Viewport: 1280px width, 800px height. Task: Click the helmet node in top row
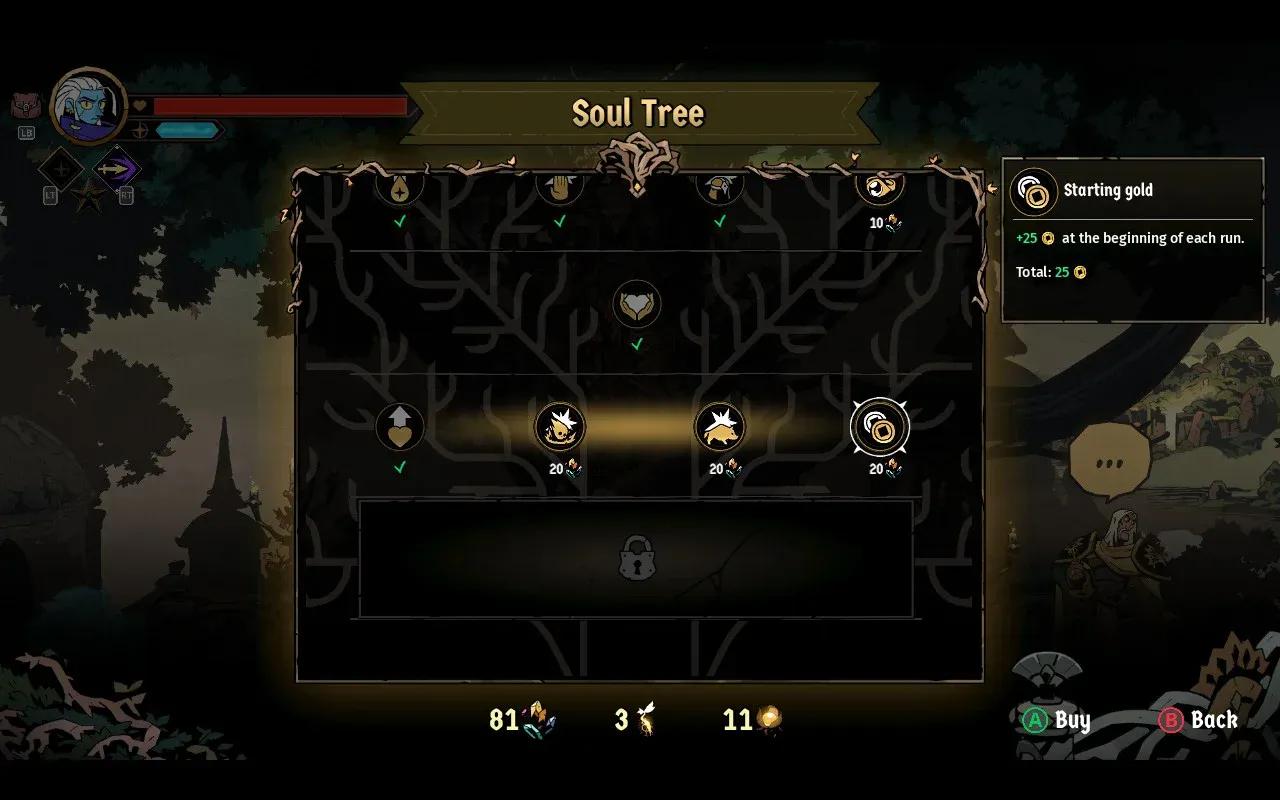coord(720,188)
